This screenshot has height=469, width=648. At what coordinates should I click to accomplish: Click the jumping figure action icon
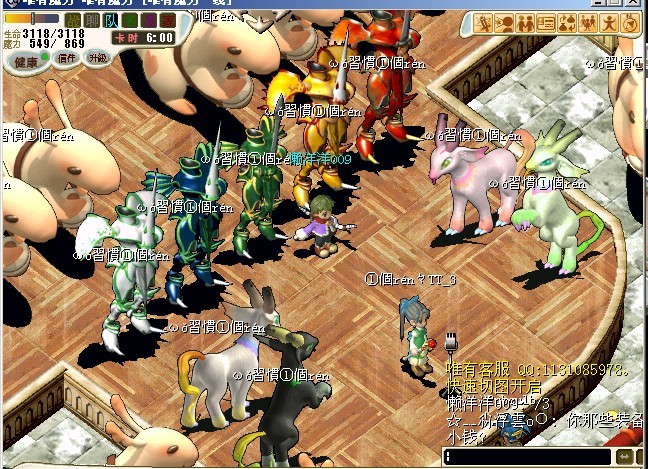[x=608, y=22]
